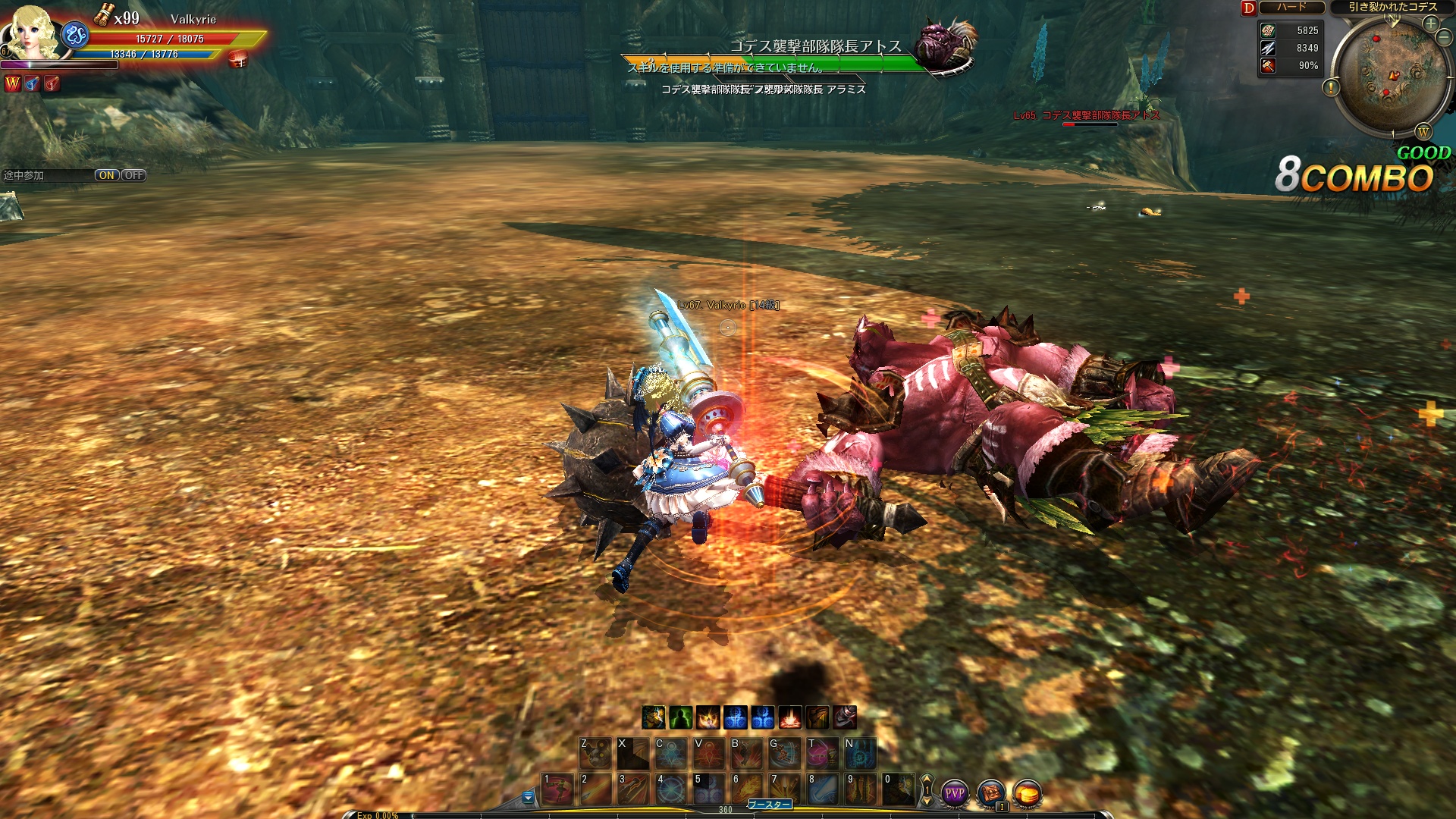Open the exclamation mark quest button by minimap
The height and width of the screenshot is (819, 1456).
tap(1331, 89)
